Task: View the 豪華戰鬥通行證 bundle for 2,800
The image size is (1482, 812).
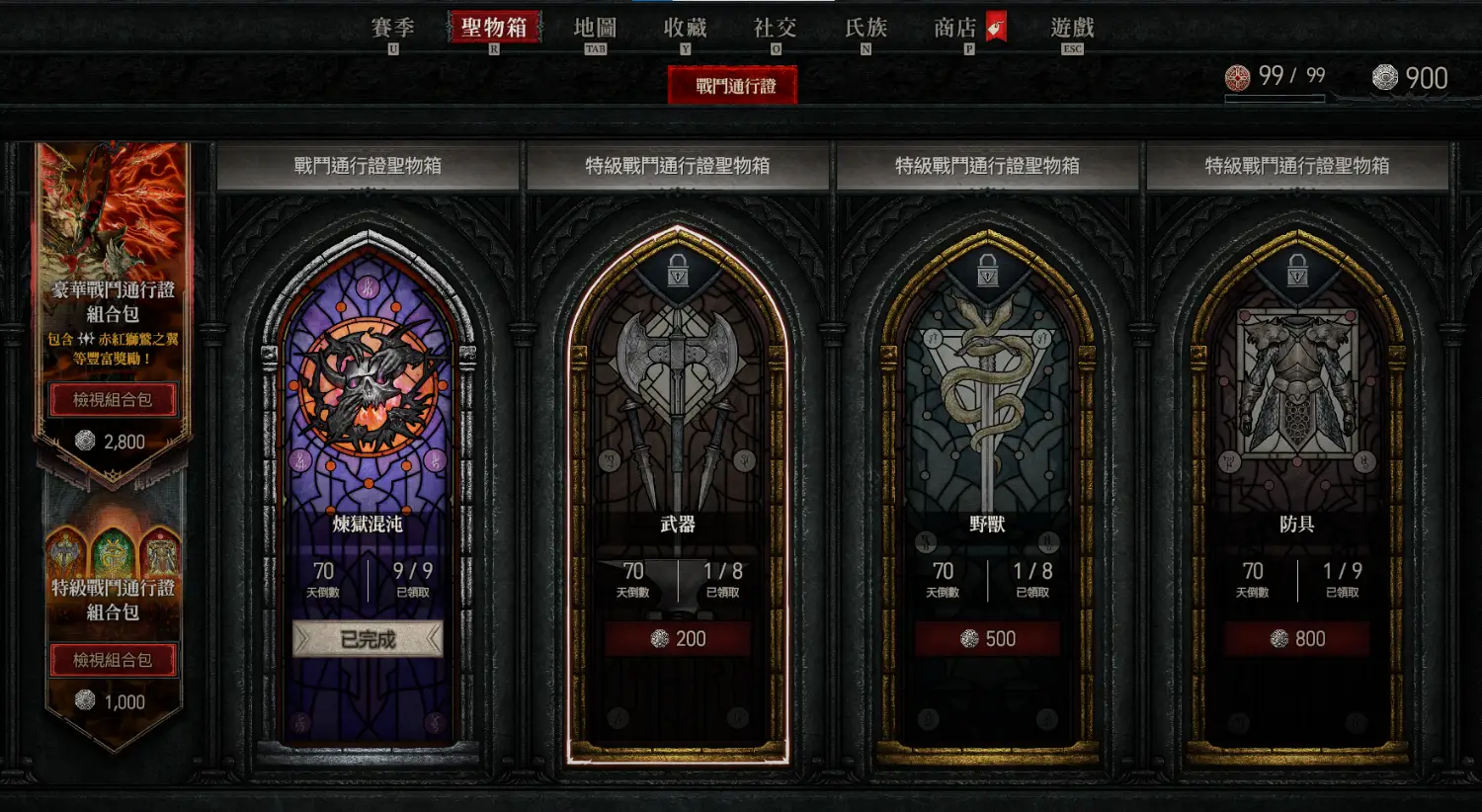Action: (x=113, y=400)
